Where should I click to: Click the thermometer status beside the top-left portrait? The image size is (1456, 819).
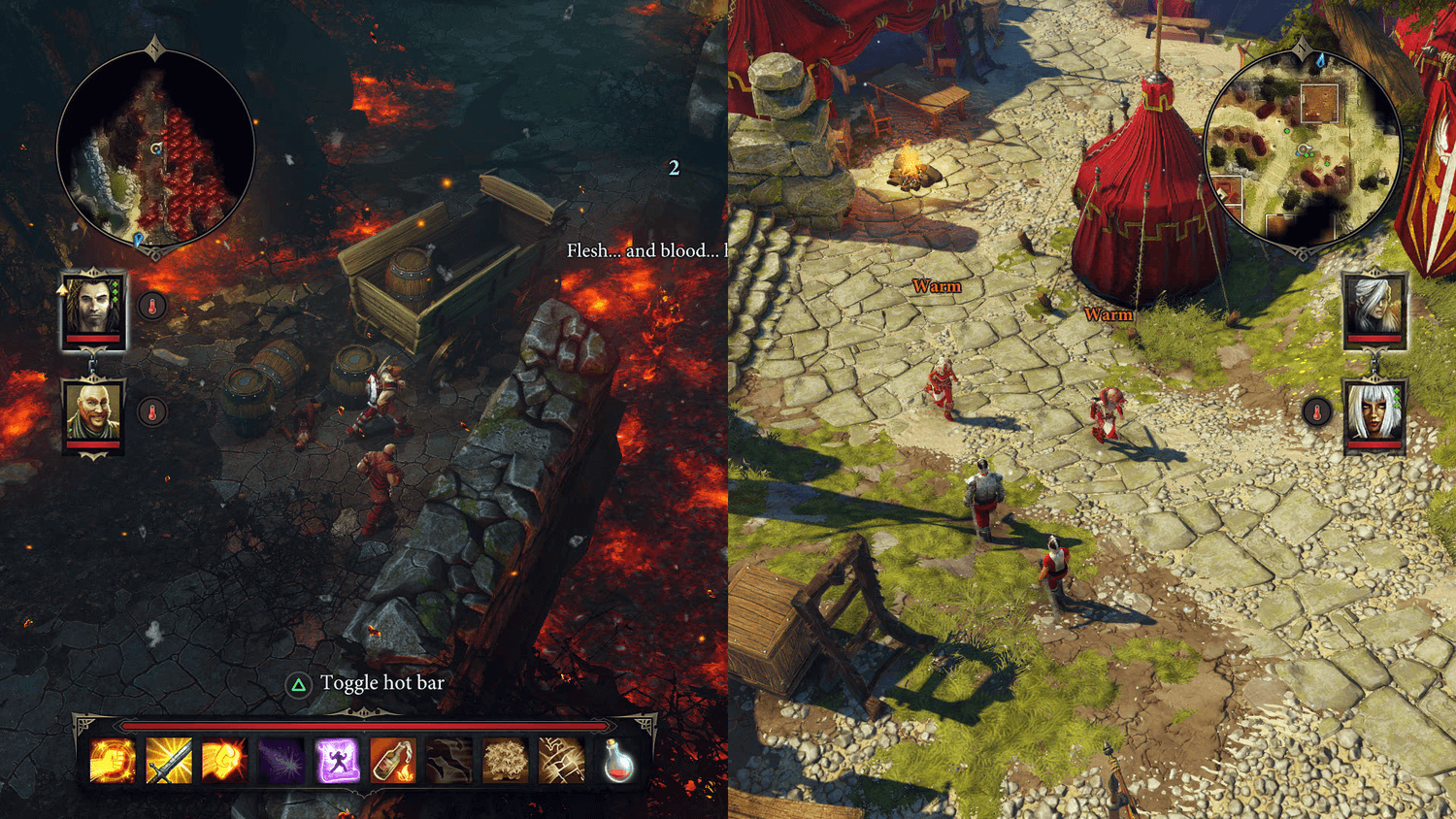[153, 306]
